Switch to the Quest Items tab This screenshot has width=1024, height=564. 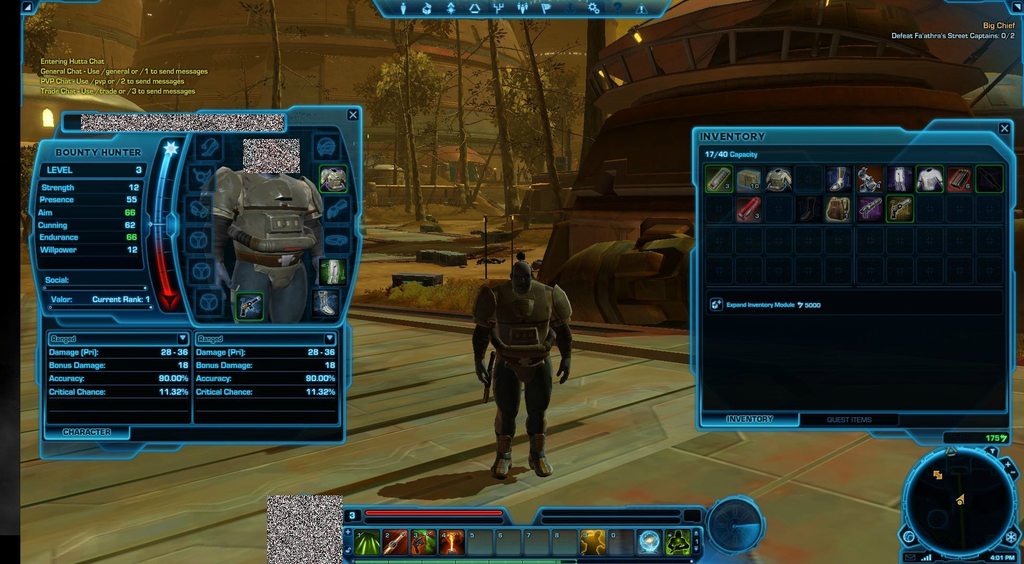[x=849, y=419]
